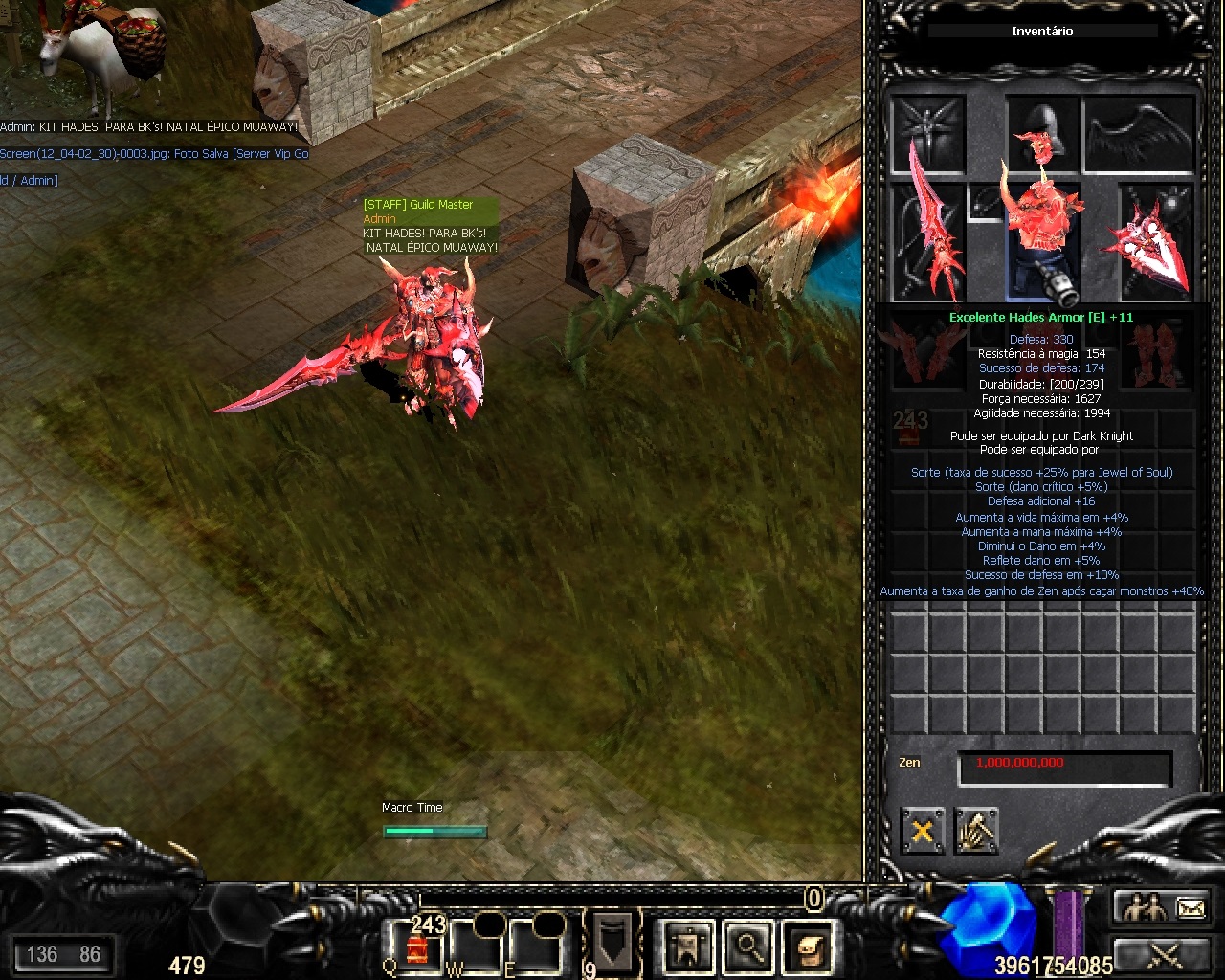Click the empty pet slot with star silhouette
The image size is (1225, 980).
point(927,134)
